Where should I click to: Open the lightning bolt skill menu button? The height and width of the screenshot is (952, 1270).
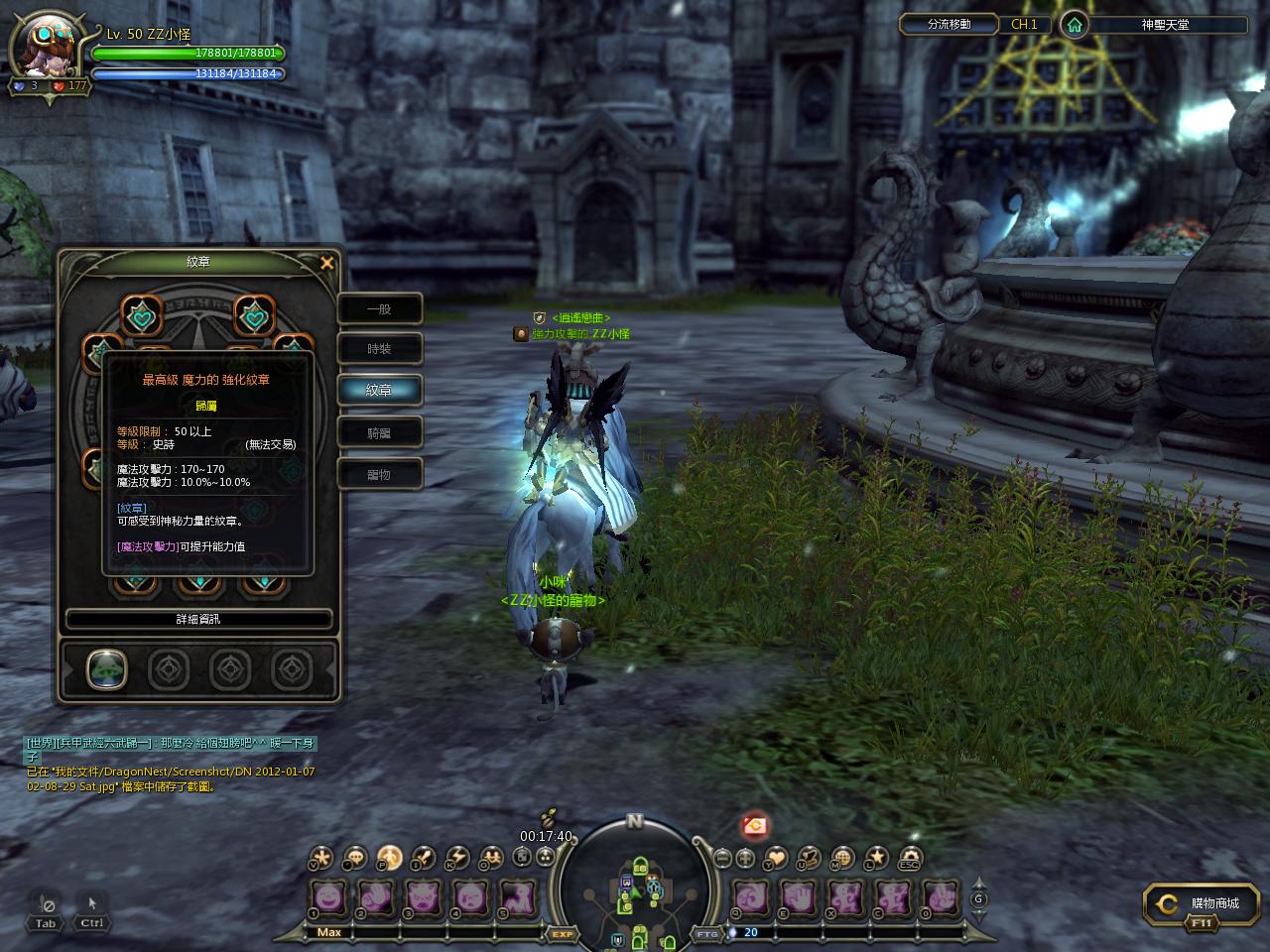(457, 858)
